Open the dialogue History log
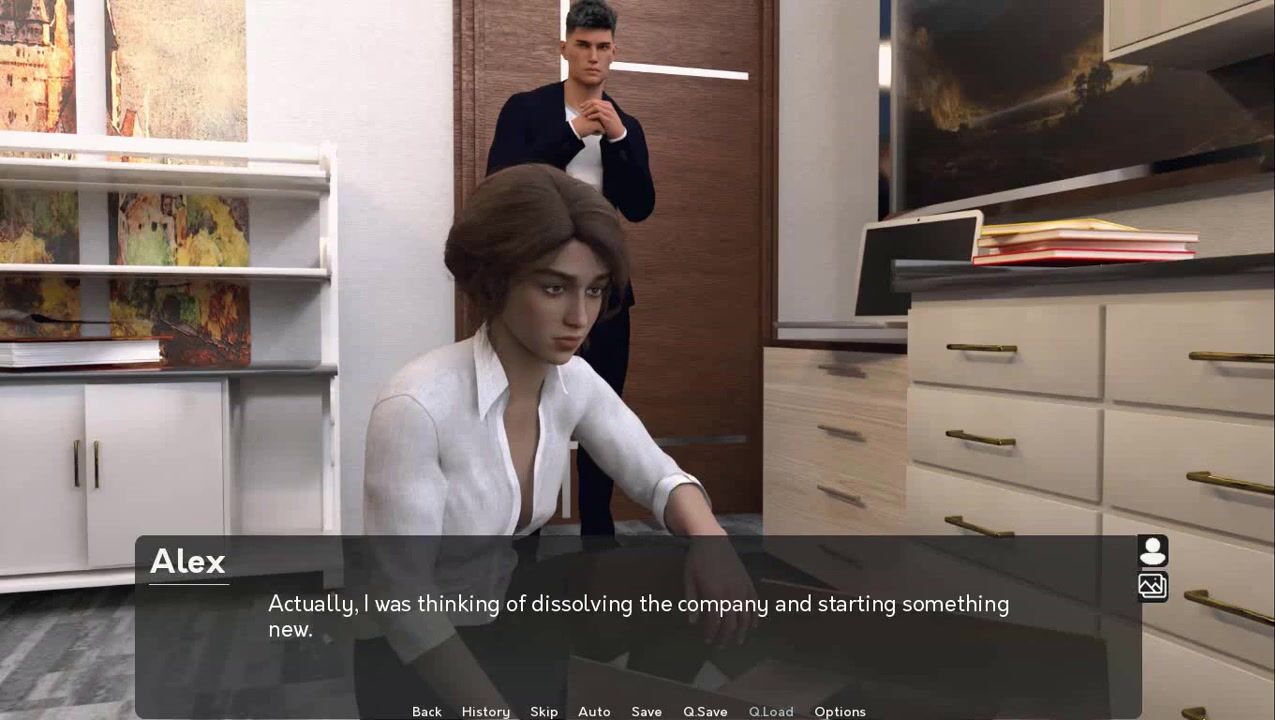The width and height of the screenshot is (1275, 720). point(485,712)
